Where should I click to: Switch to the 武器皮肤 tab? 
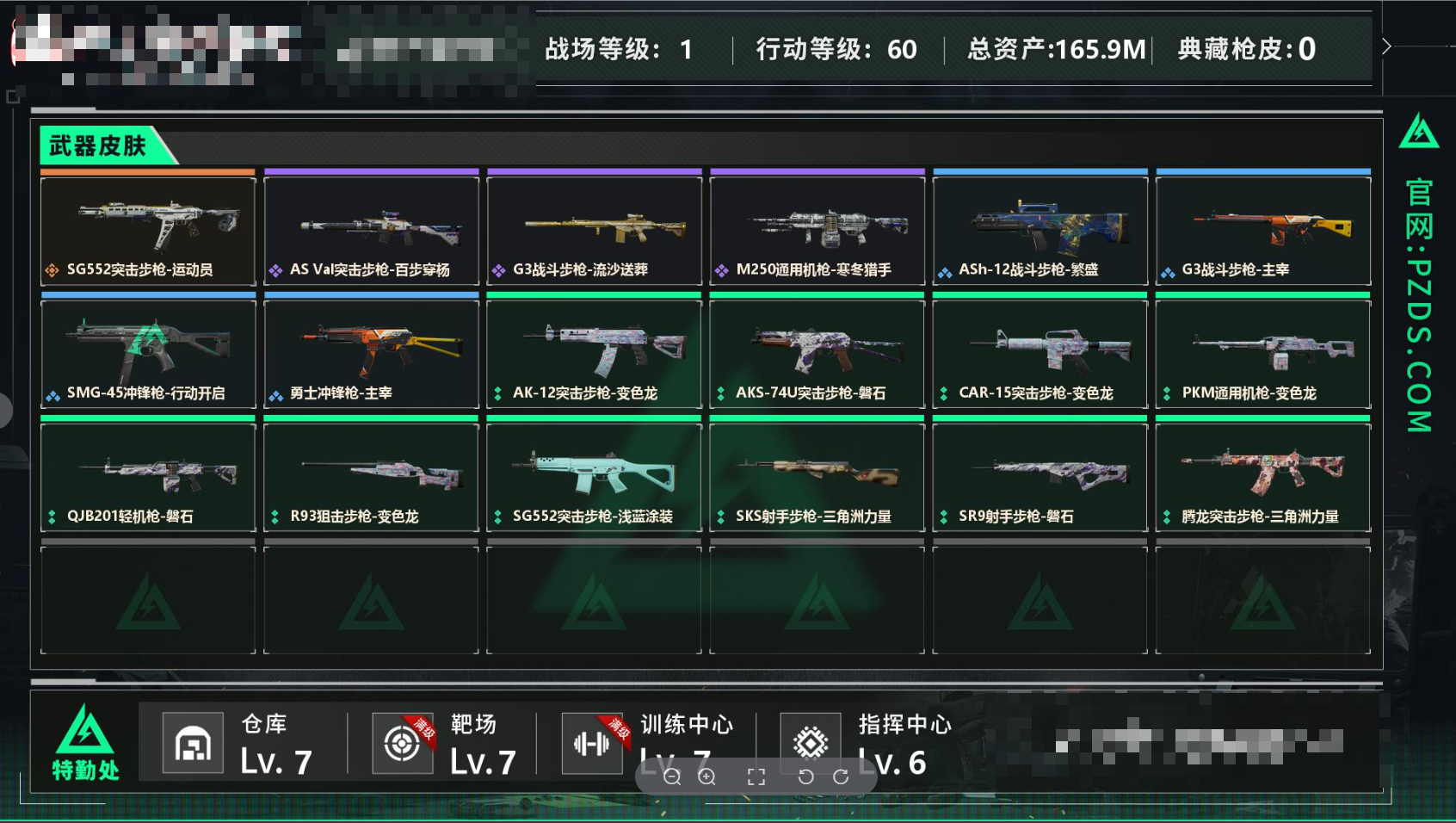point(97,146)
